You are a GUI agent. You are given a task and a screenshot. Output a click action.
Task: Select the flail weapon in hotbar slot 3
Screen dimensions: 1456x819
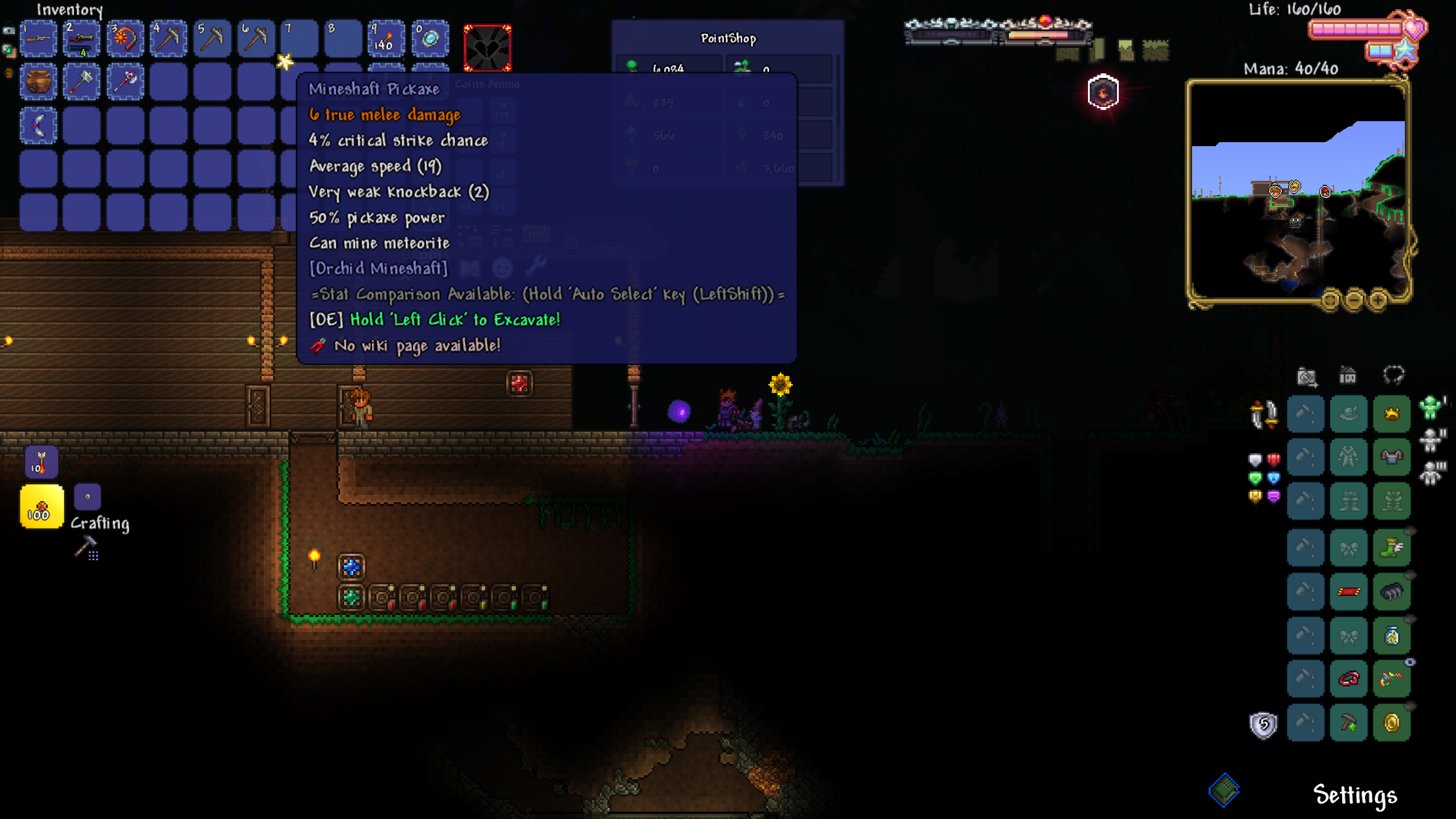[125, 39]
